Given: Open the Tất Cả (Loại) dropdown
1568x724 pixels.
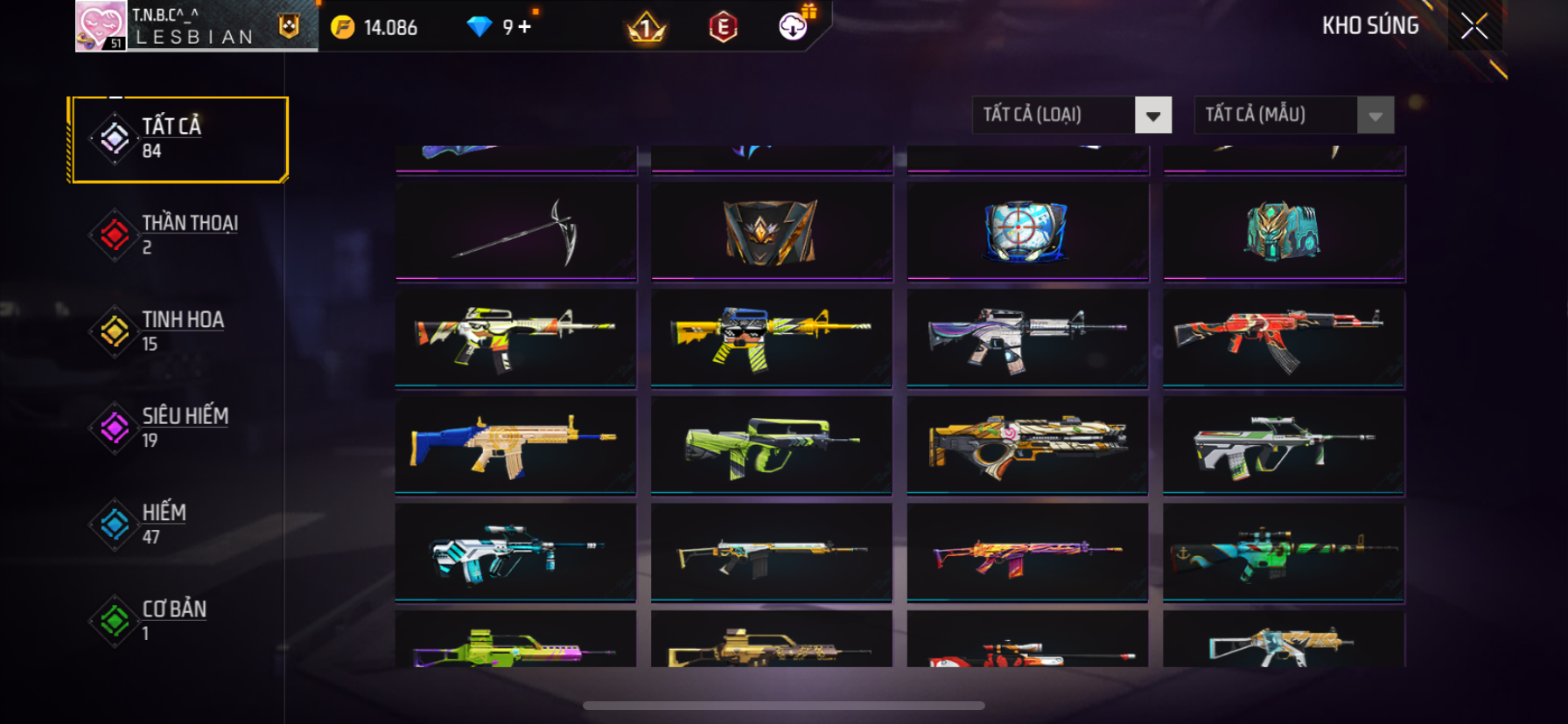Looking at the screenshot, I should pyautogui.click(x=1152, y=115).
